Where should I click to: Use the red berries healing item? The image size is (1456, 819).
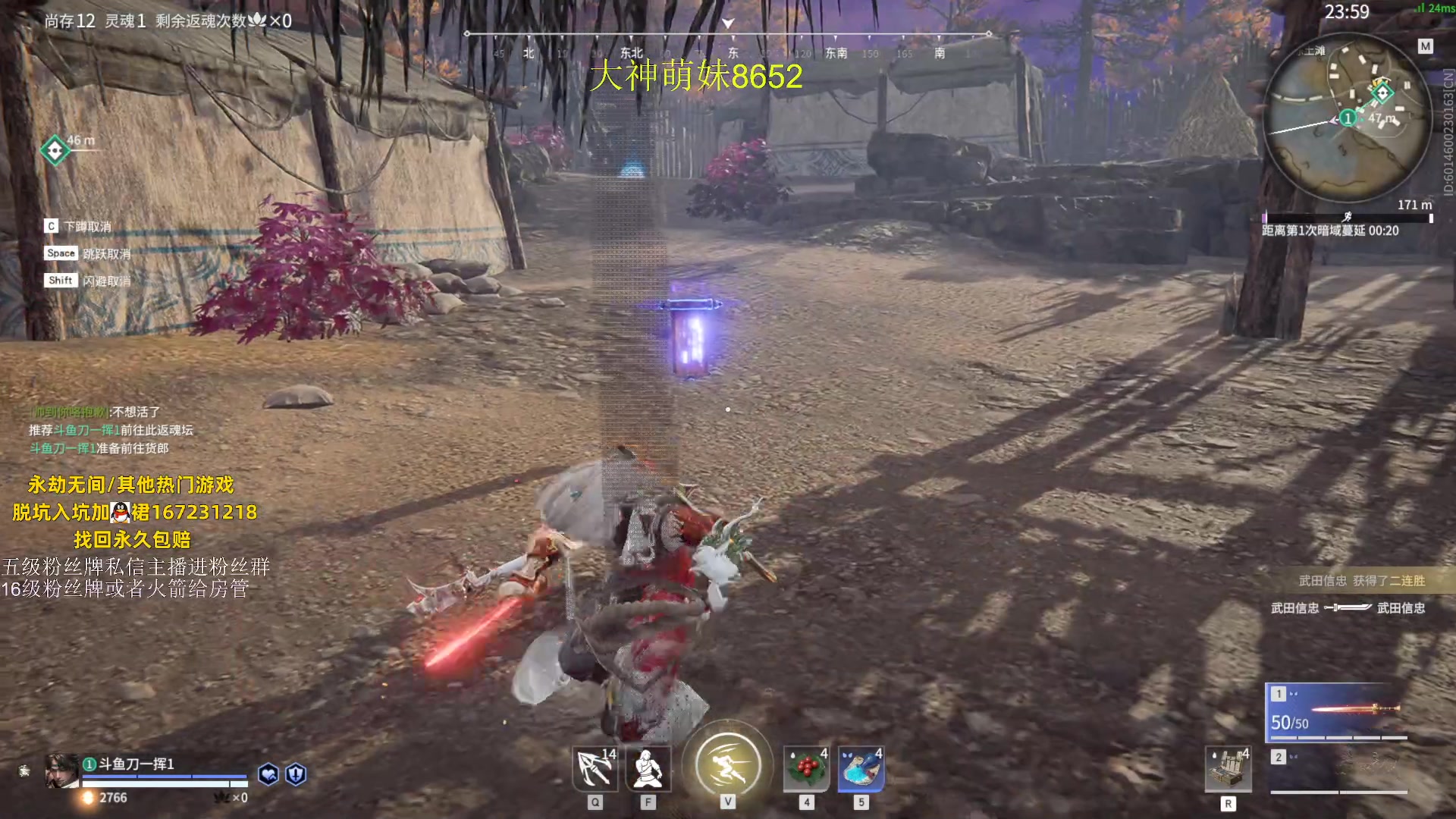pyautogui.click(x=807, y=769)
